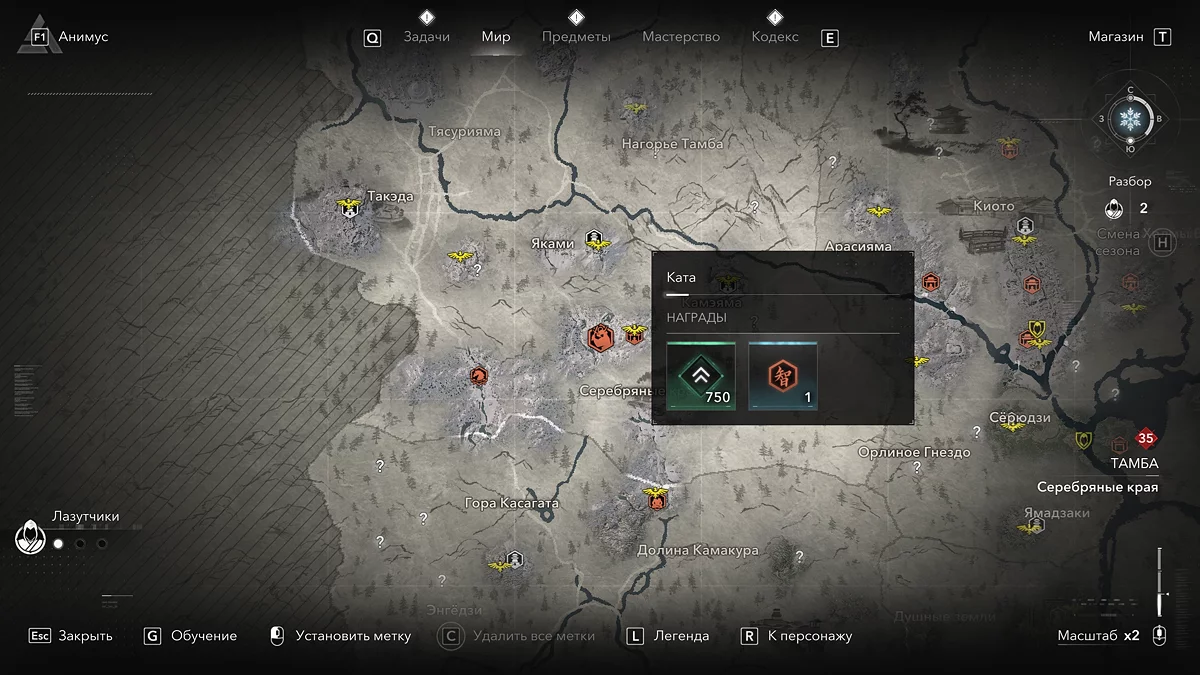Center map with К персонажу
The height and width of the screenshot is (675, 1200).
point(810,636)
